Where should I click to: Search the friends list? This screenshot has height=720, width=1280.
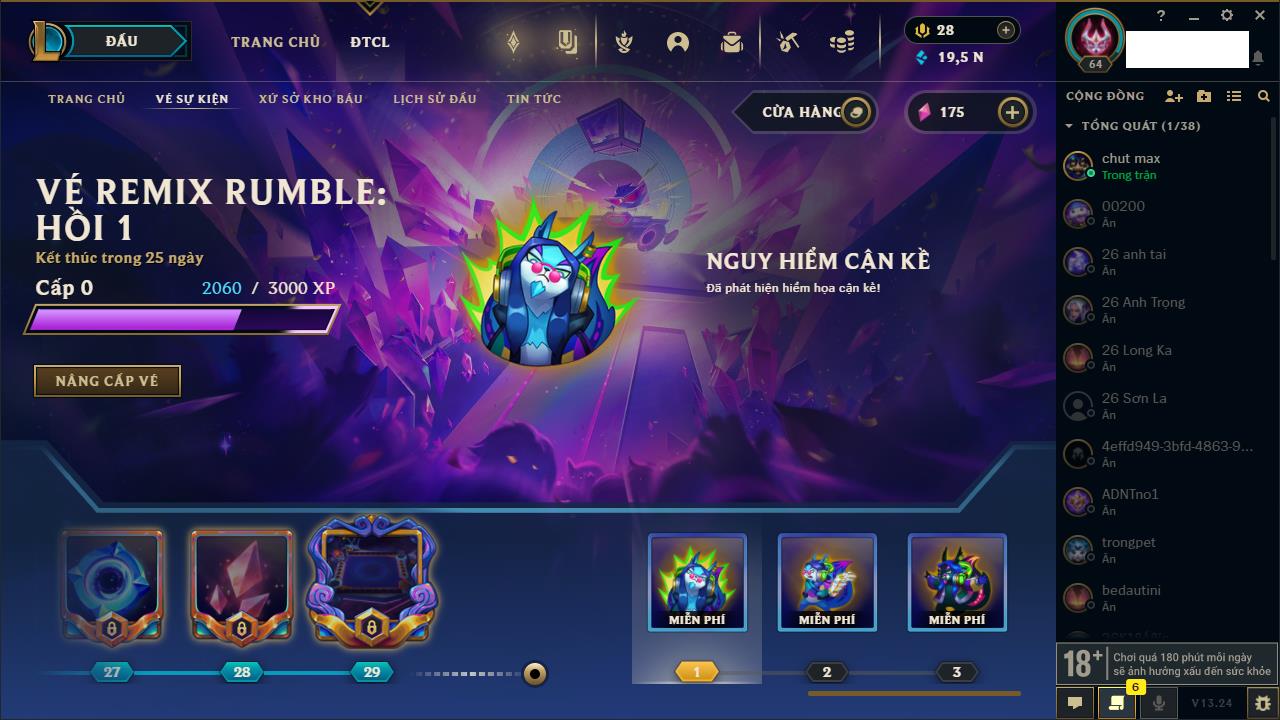pyautogui.click(x=1264, y=96)
